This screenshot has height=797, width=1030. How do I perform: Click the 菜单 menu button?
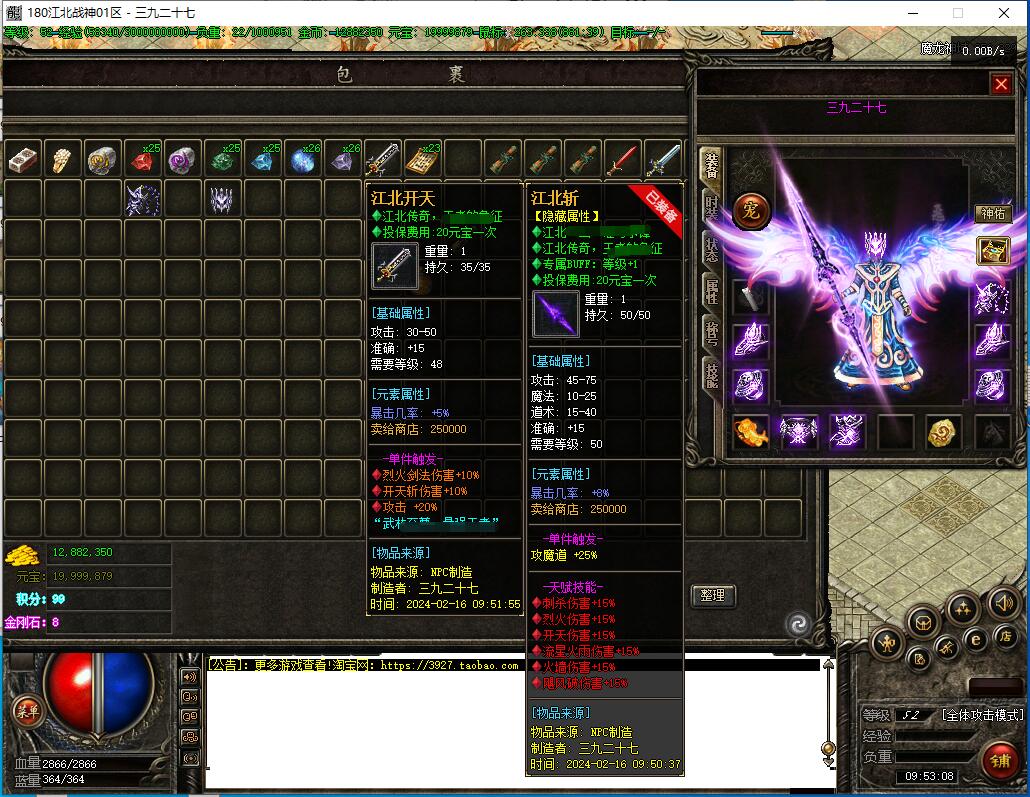[x=27, y=711]
